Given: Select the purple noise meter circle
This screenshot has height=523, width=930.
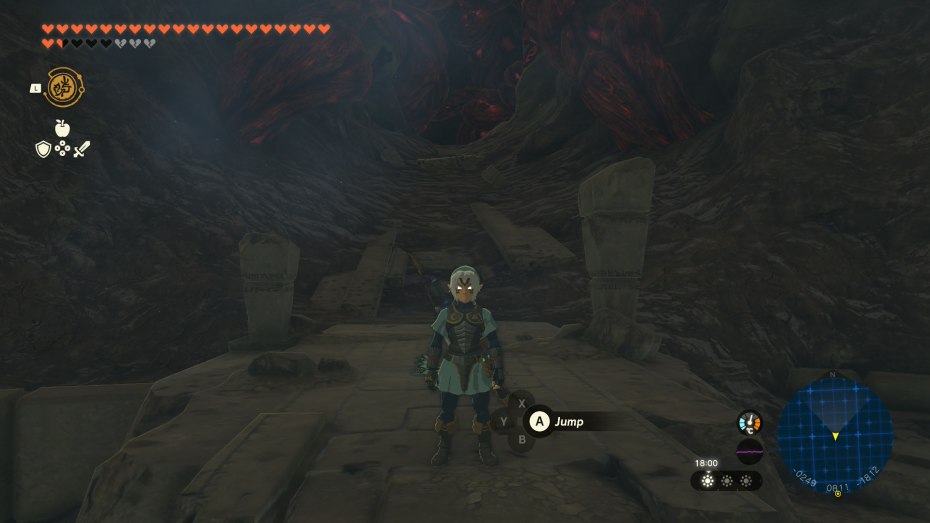Looking at the screenshot, I should point(749,451).
